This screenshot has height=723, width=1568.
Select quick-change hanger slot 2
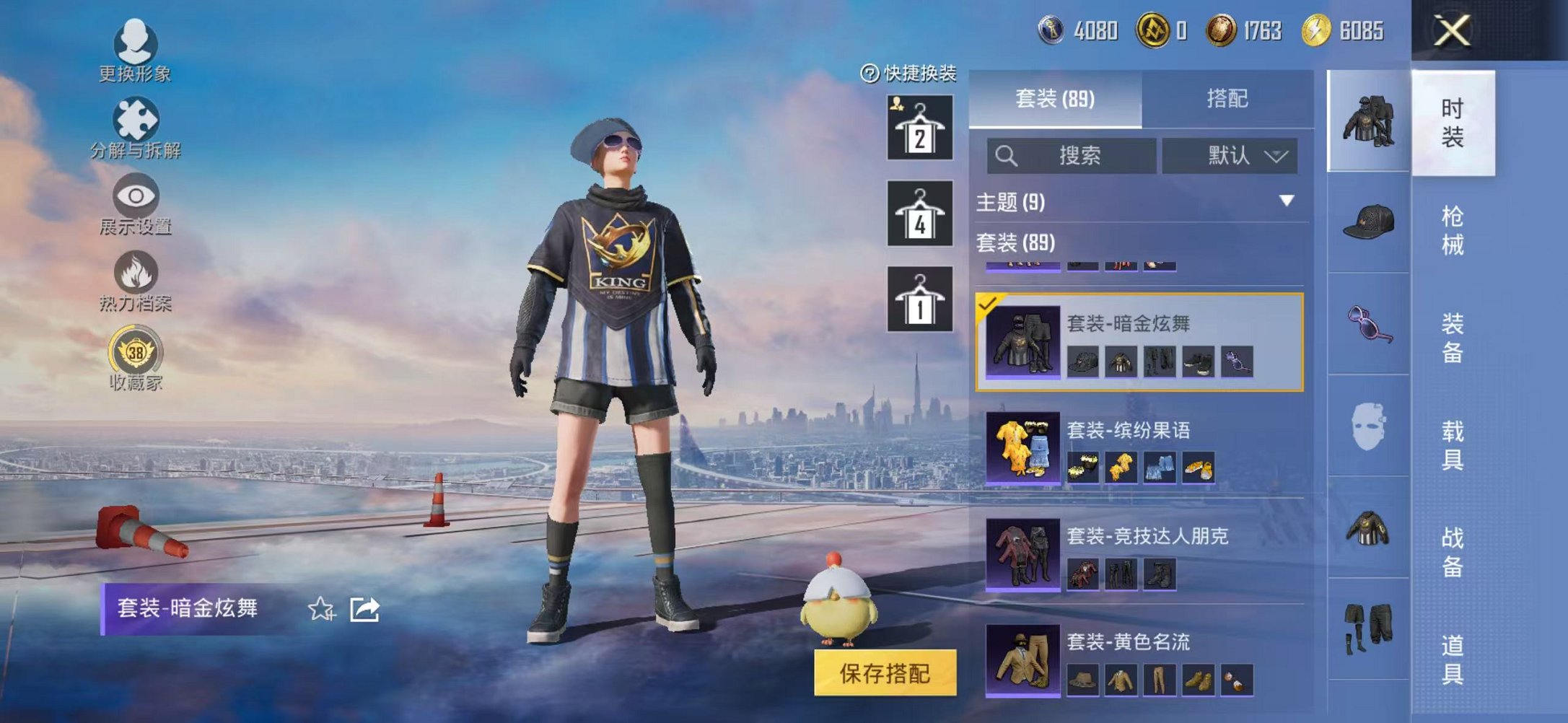(x=921, y=128)
